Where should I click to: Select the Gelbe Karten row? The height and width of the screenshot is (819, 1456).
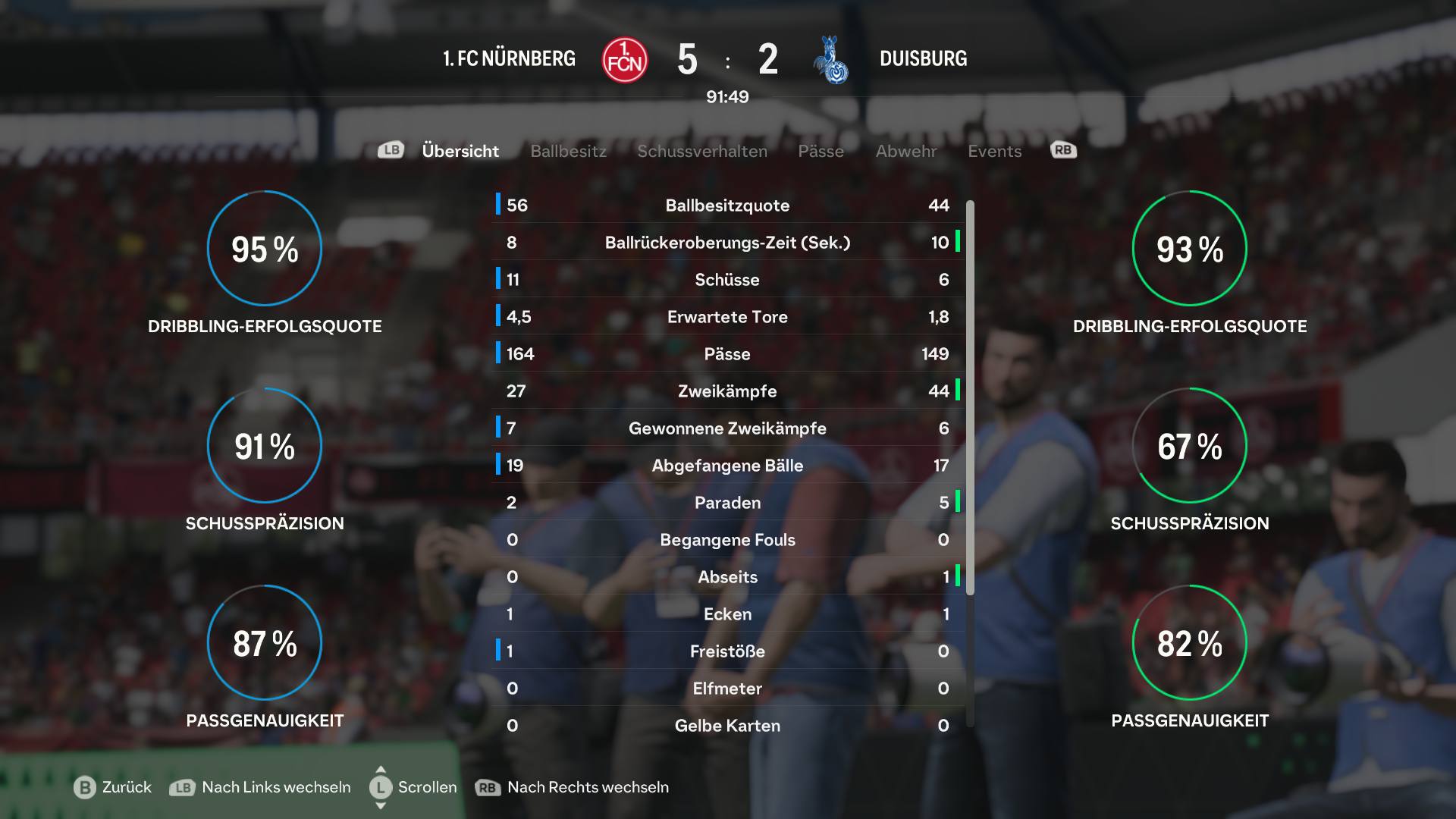727,726
